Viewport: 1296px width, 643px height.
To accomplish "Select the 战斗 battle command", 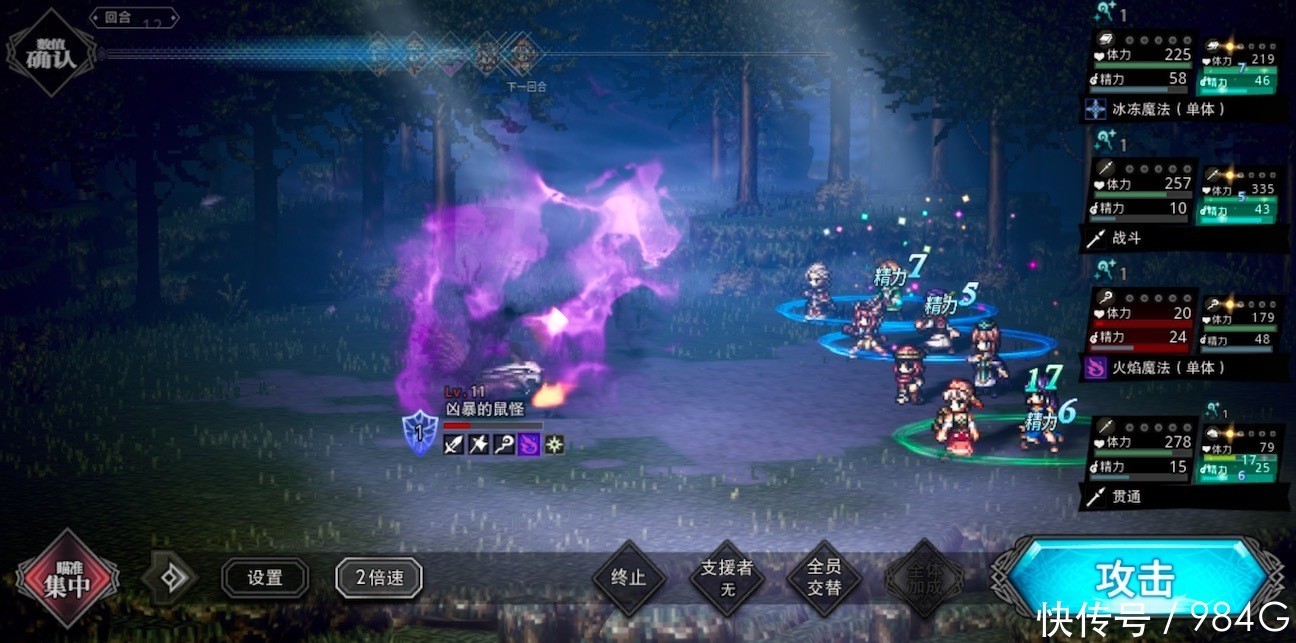I will tap(1130, 238).
